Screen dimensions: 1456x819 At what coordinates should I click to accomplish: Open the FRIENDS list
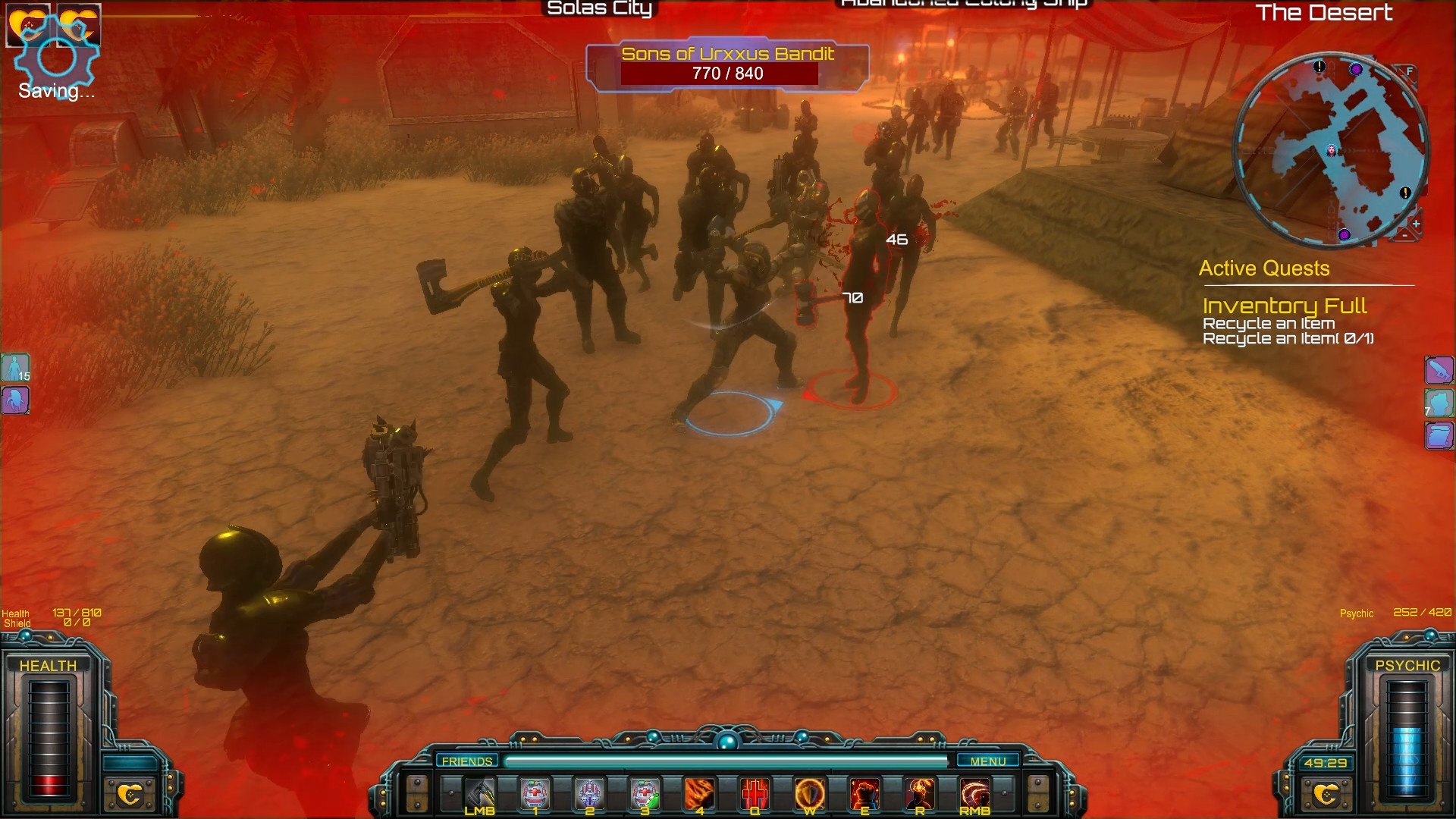(x=468, y=761)
